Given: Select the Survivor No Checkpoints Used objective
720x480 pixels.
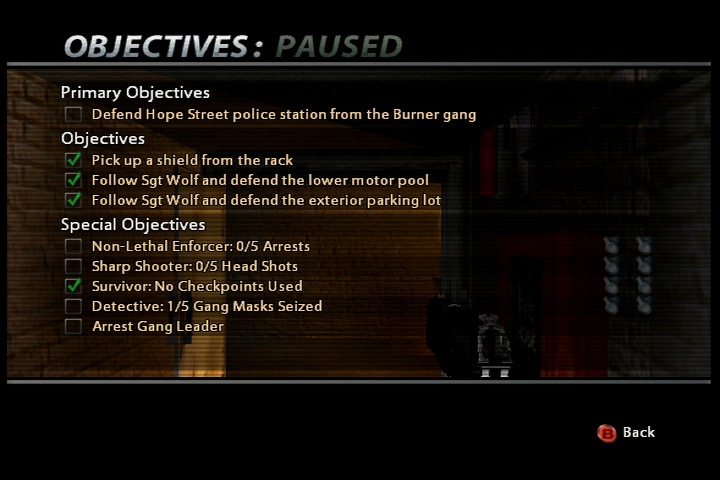Looking at the screenshot, I should [x=196, y=286].
